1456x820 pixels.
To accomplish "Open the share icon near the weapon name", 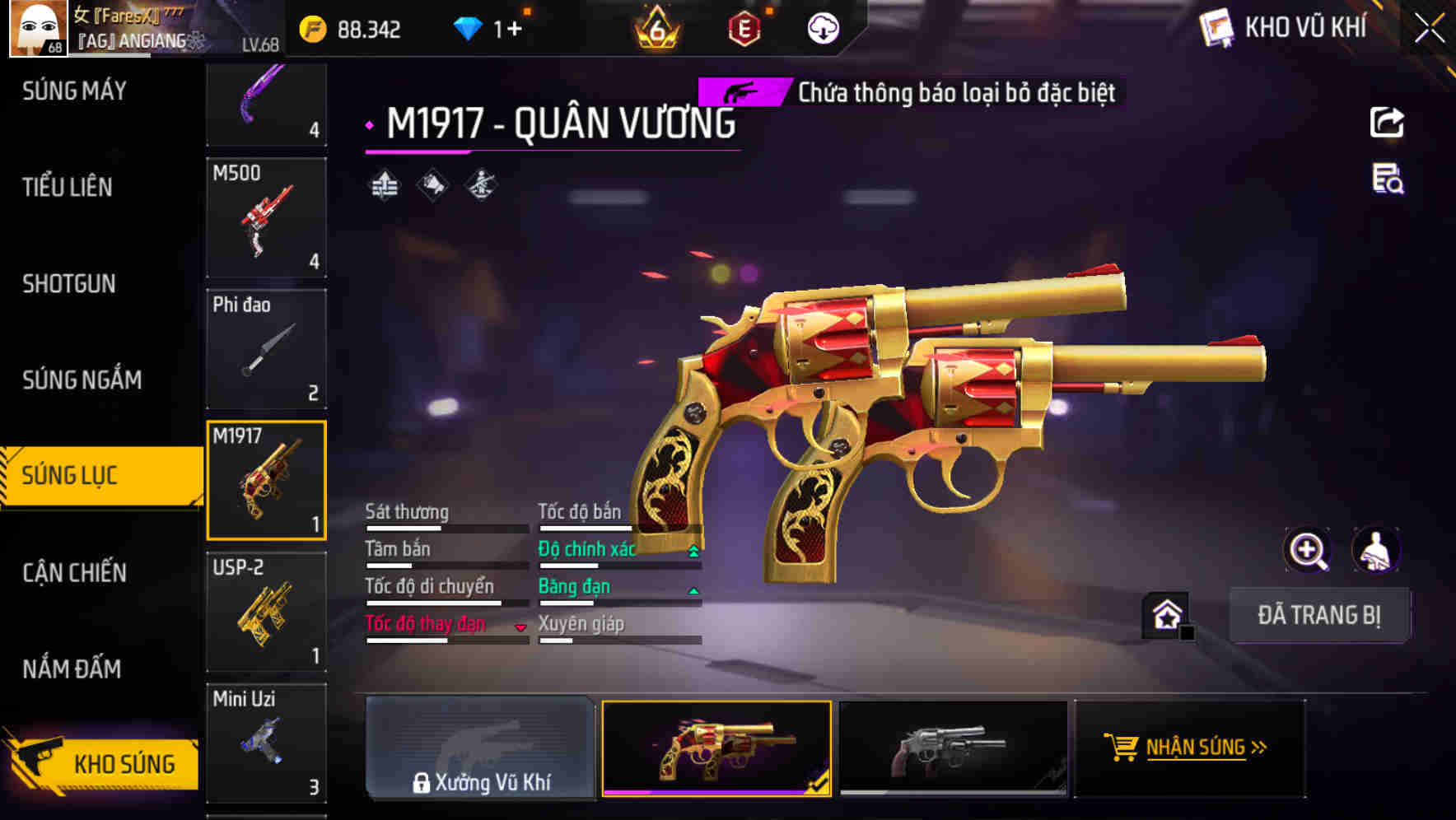I will (1388, 122).
